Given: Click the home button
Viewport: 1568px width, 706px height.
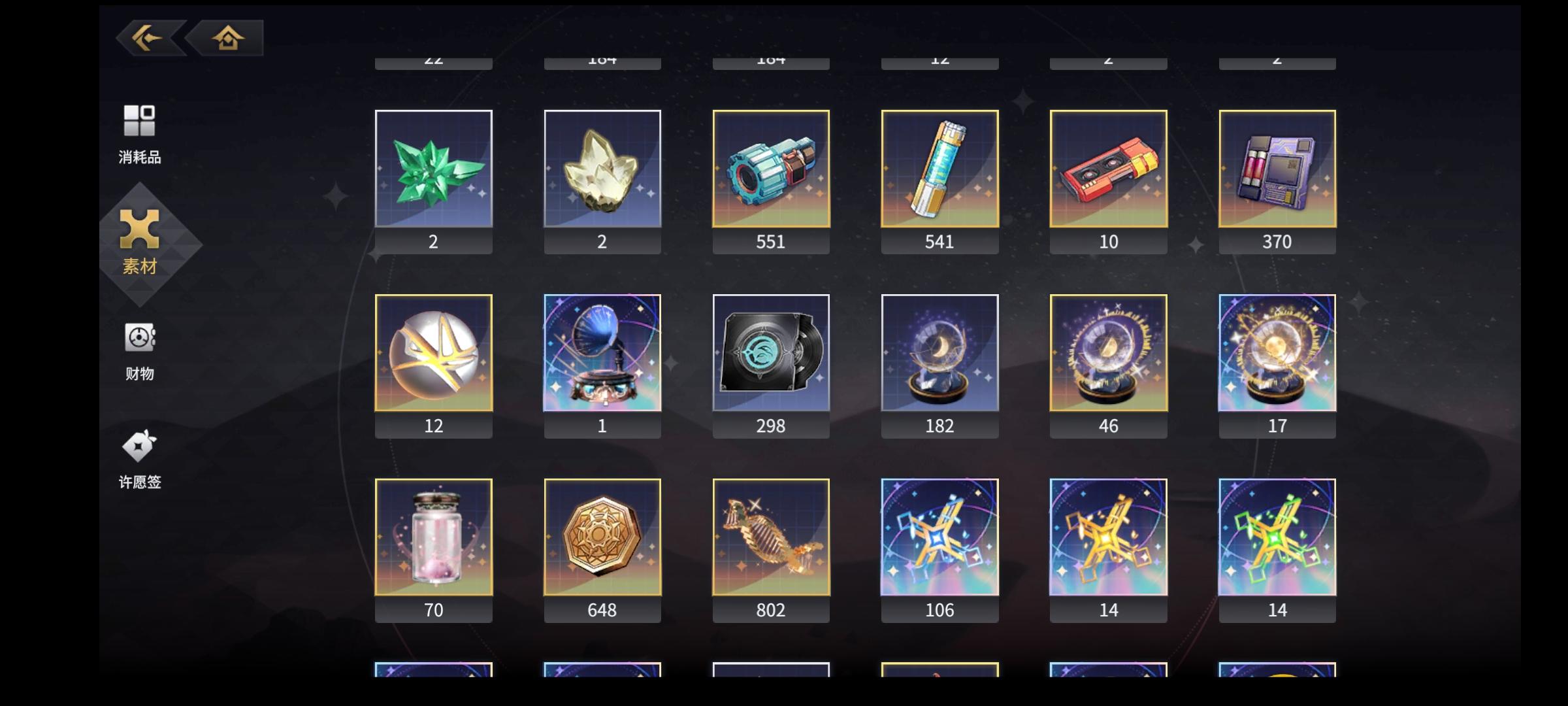Looking at the screenshot, I should click(x=225, y=37).
